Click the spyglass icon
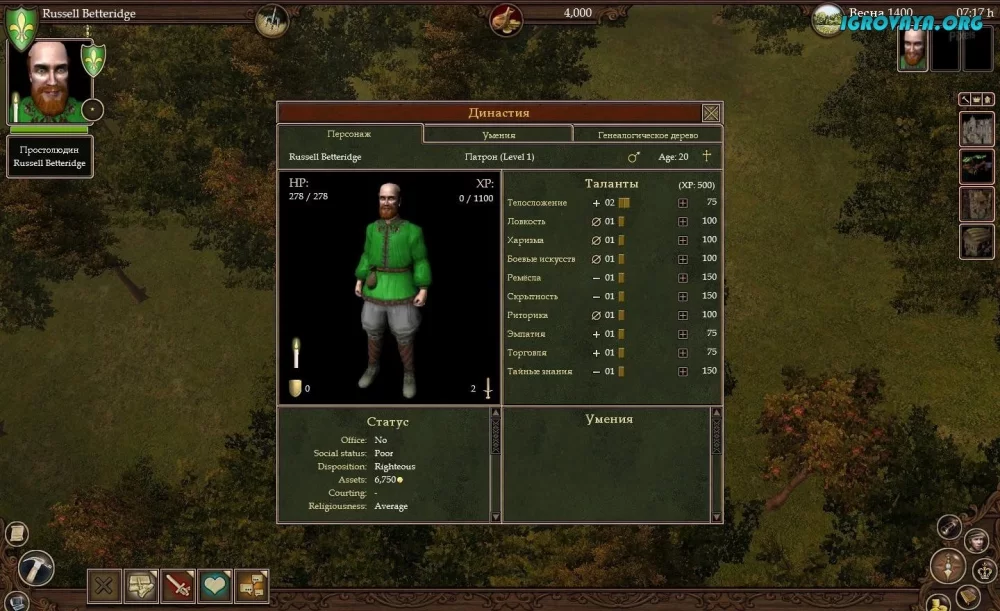1000x611 pixels. [949, 528]
